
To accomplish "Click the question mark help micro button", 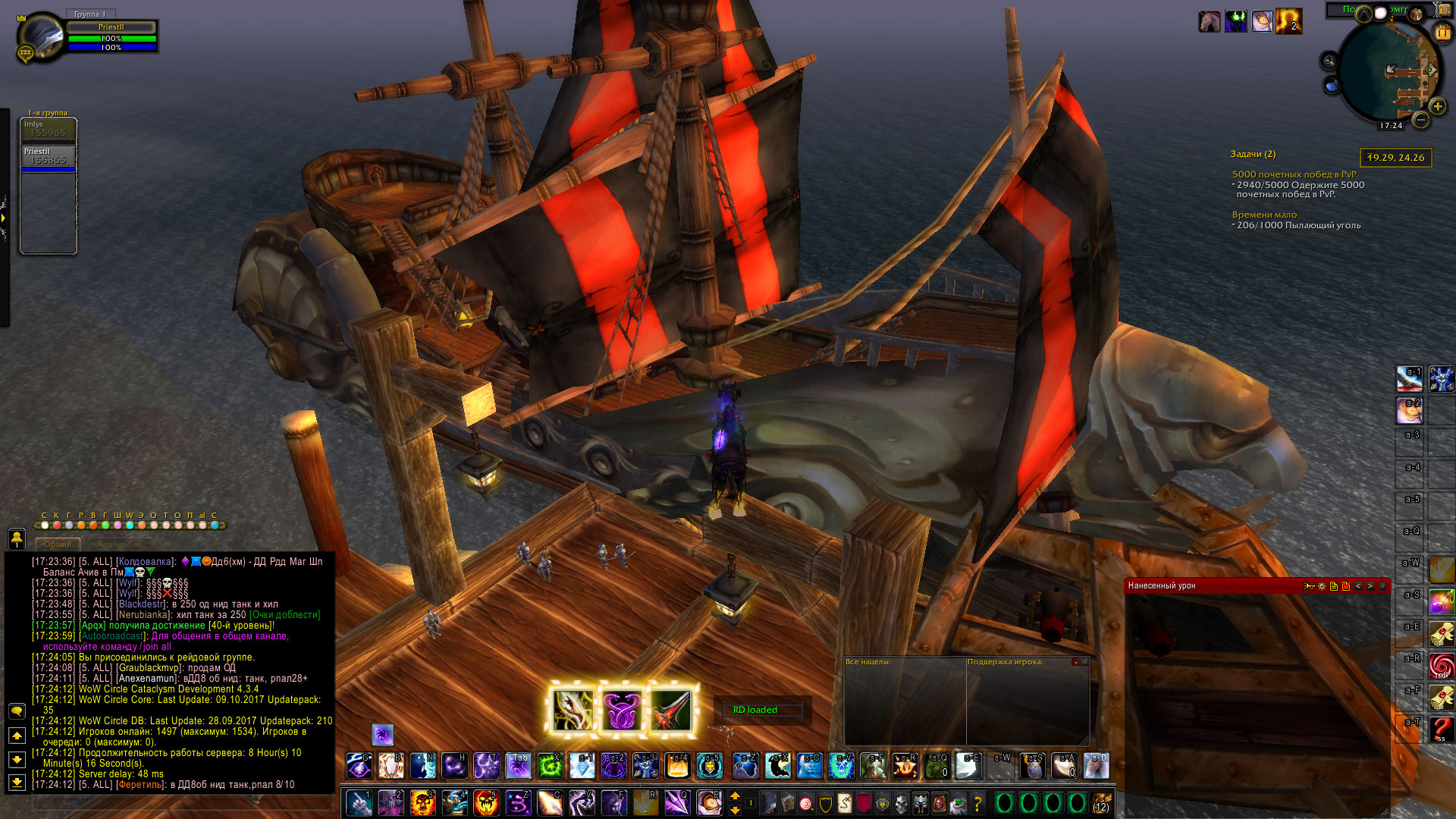I will tap(977, 803).
